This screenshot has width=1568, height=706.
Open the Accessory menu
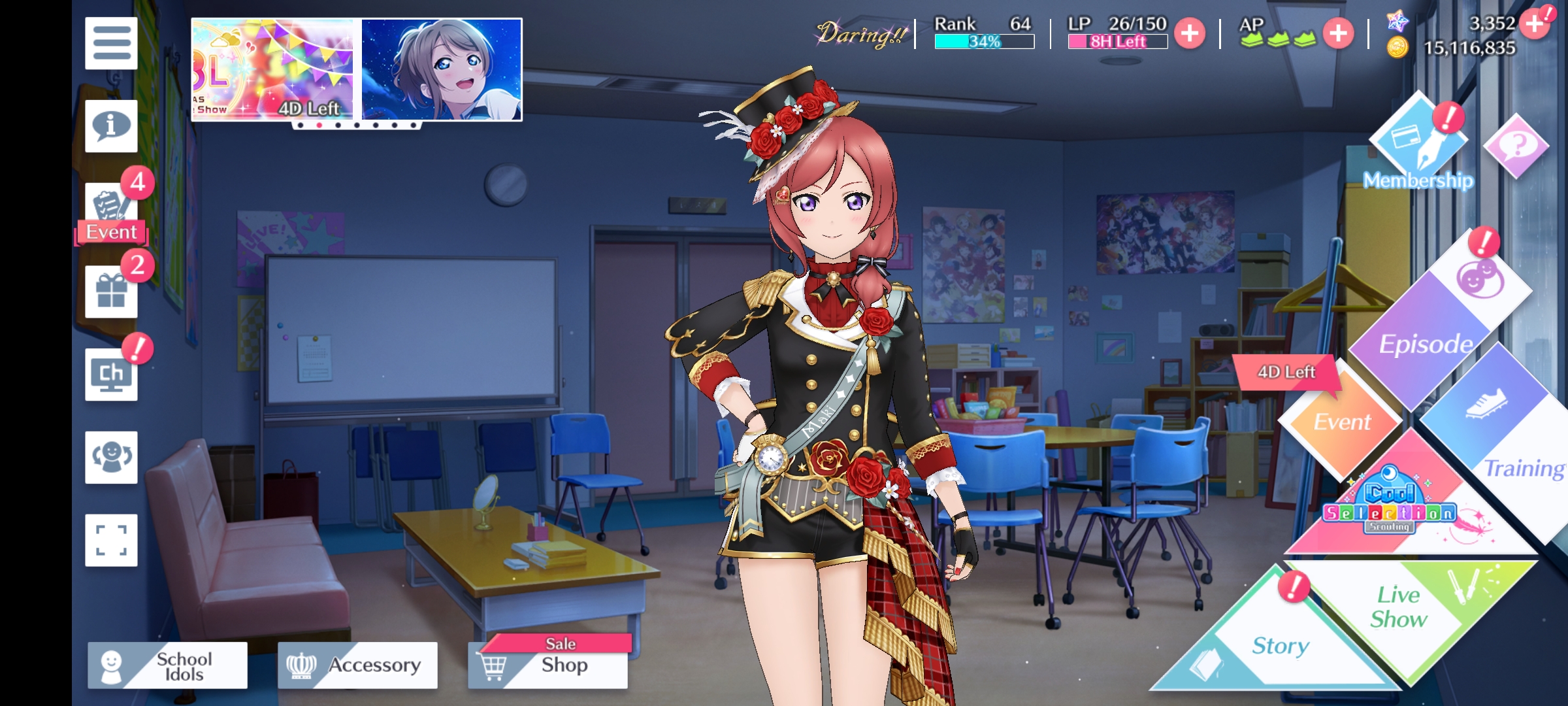tap(357, 665)
